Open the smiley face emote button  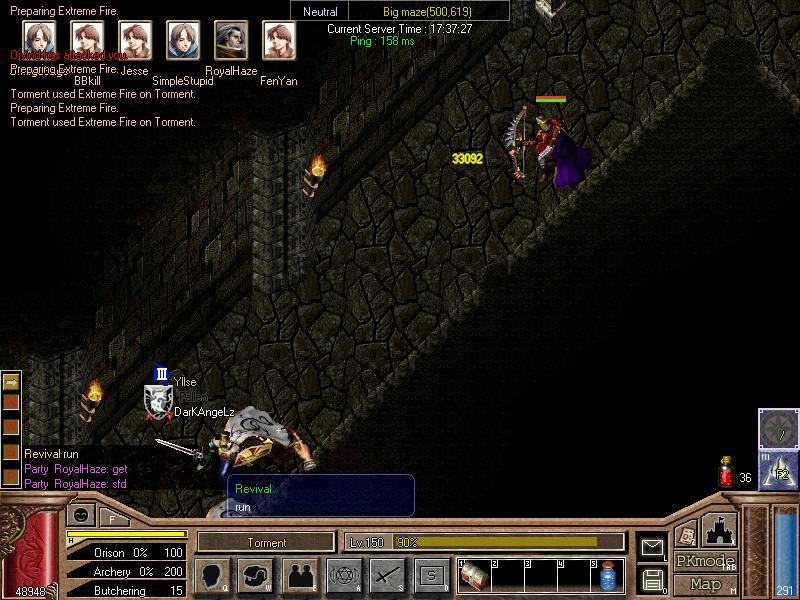coord(81,517)
